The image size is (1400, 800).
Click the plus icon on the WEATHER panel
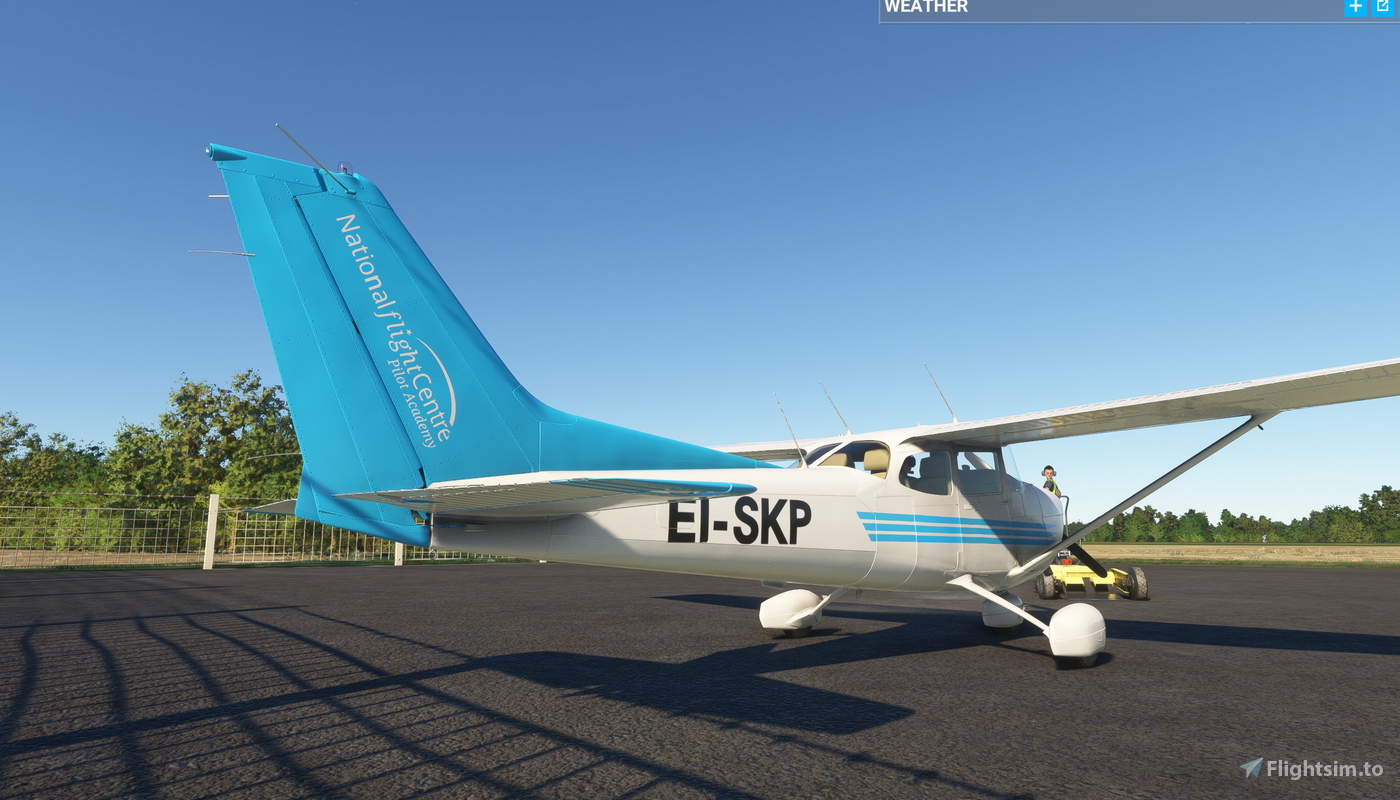[1354, 7]
